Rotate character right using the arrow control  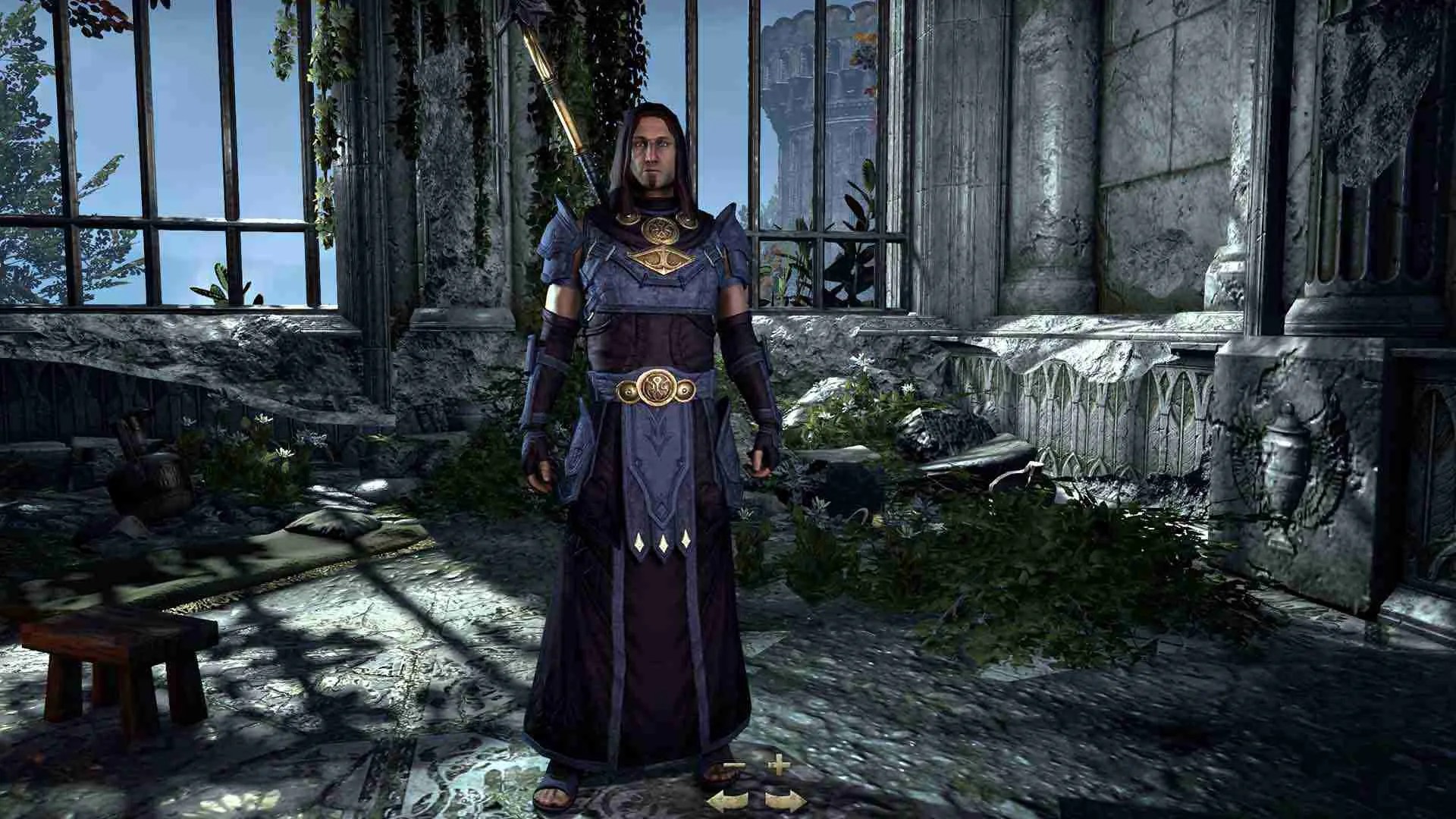tap(785, 801)
